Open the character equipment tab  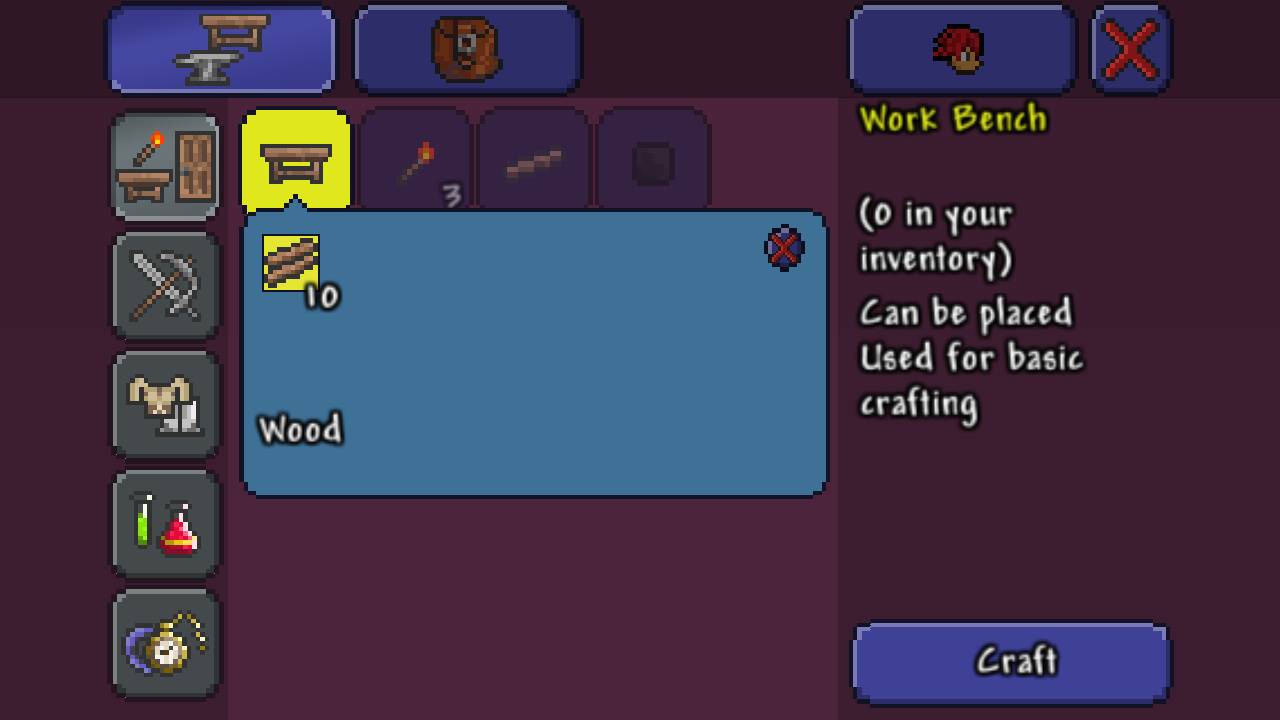pos(961,49)
